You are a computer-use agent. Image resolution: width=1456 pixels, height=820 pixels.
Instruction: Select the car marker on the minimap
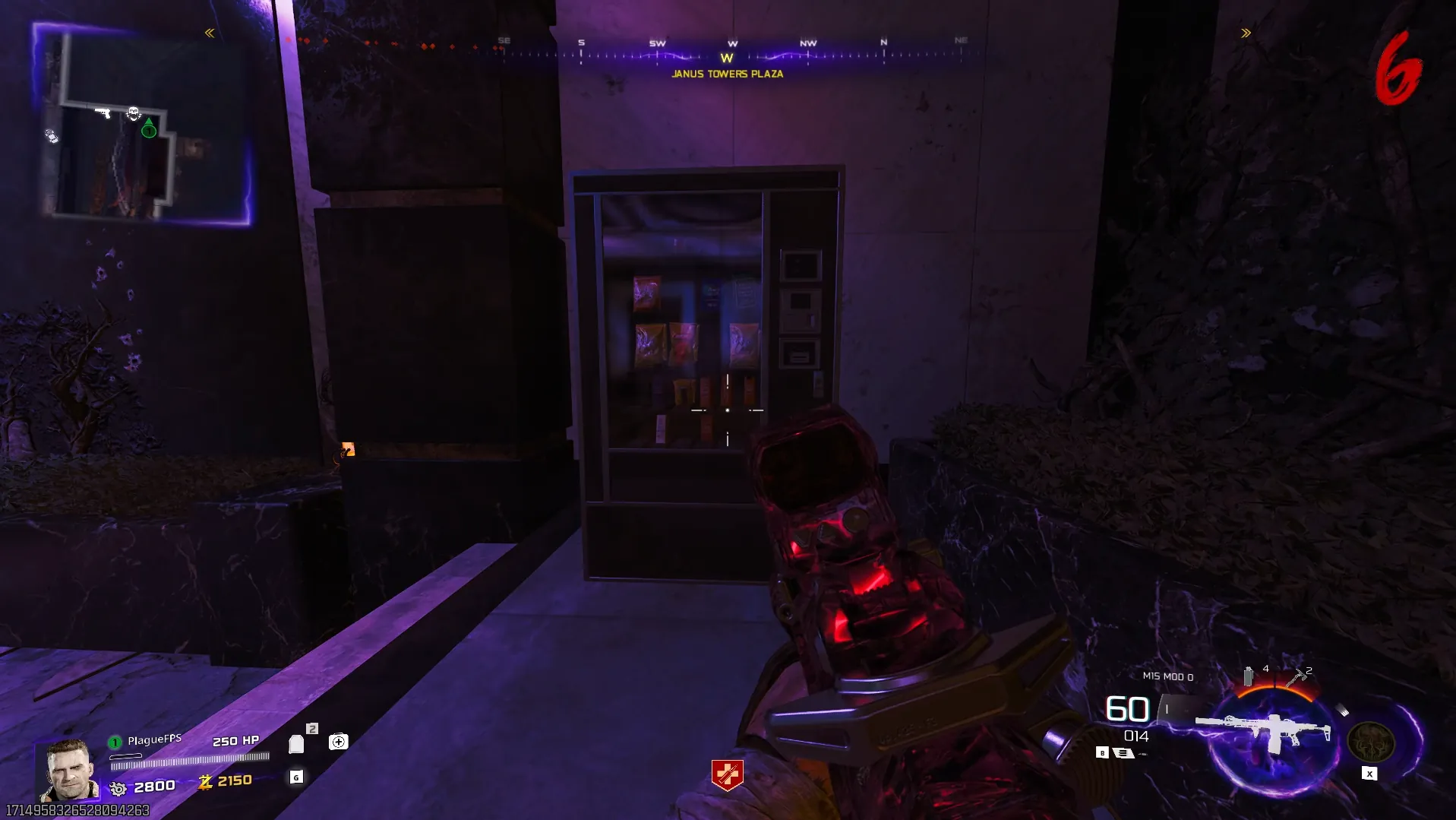coord(51,135)
